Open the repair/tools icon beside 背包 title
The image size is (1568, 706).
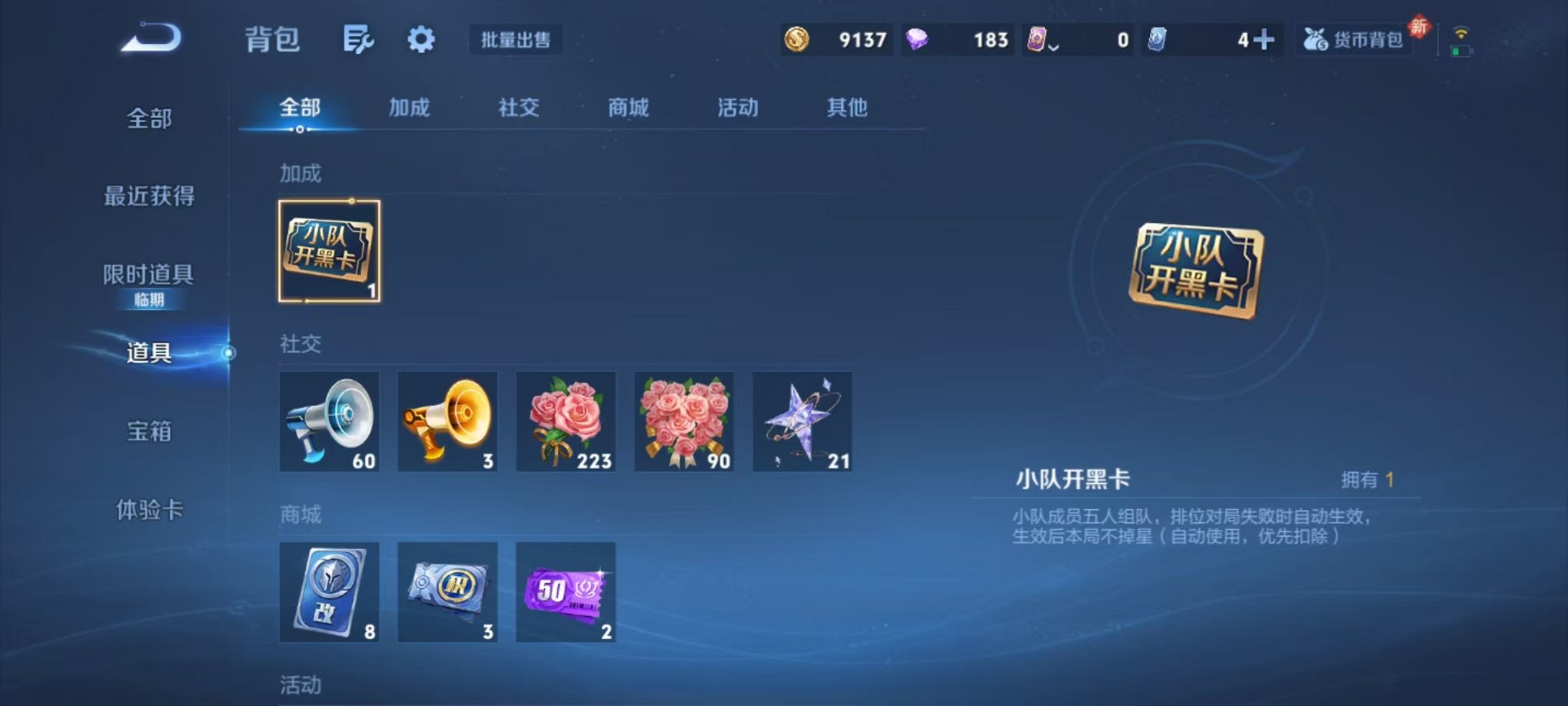pos(359,37)
